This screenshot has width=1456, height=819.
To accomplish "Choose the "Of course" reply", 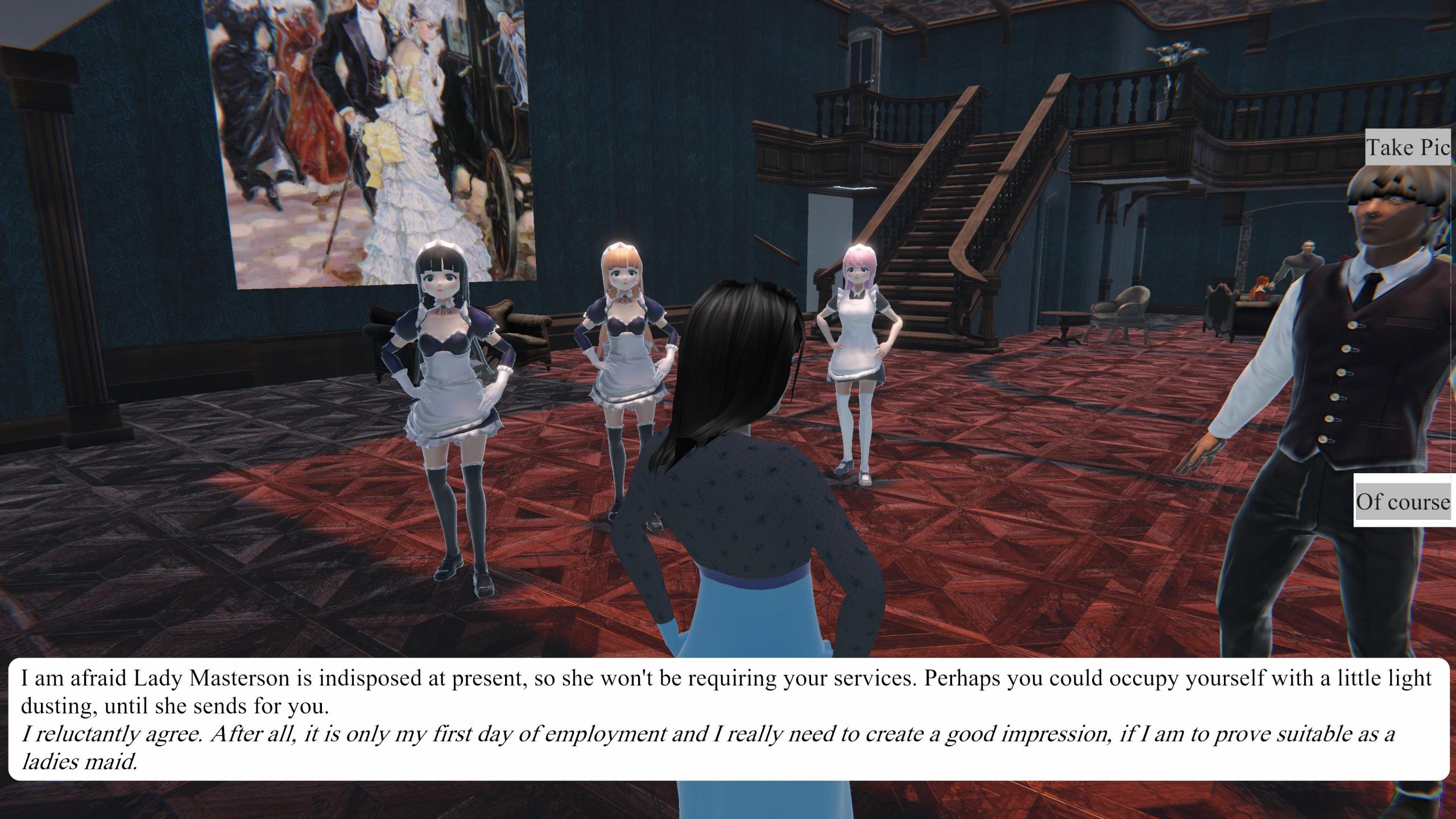I will (x=1403, y=502).
